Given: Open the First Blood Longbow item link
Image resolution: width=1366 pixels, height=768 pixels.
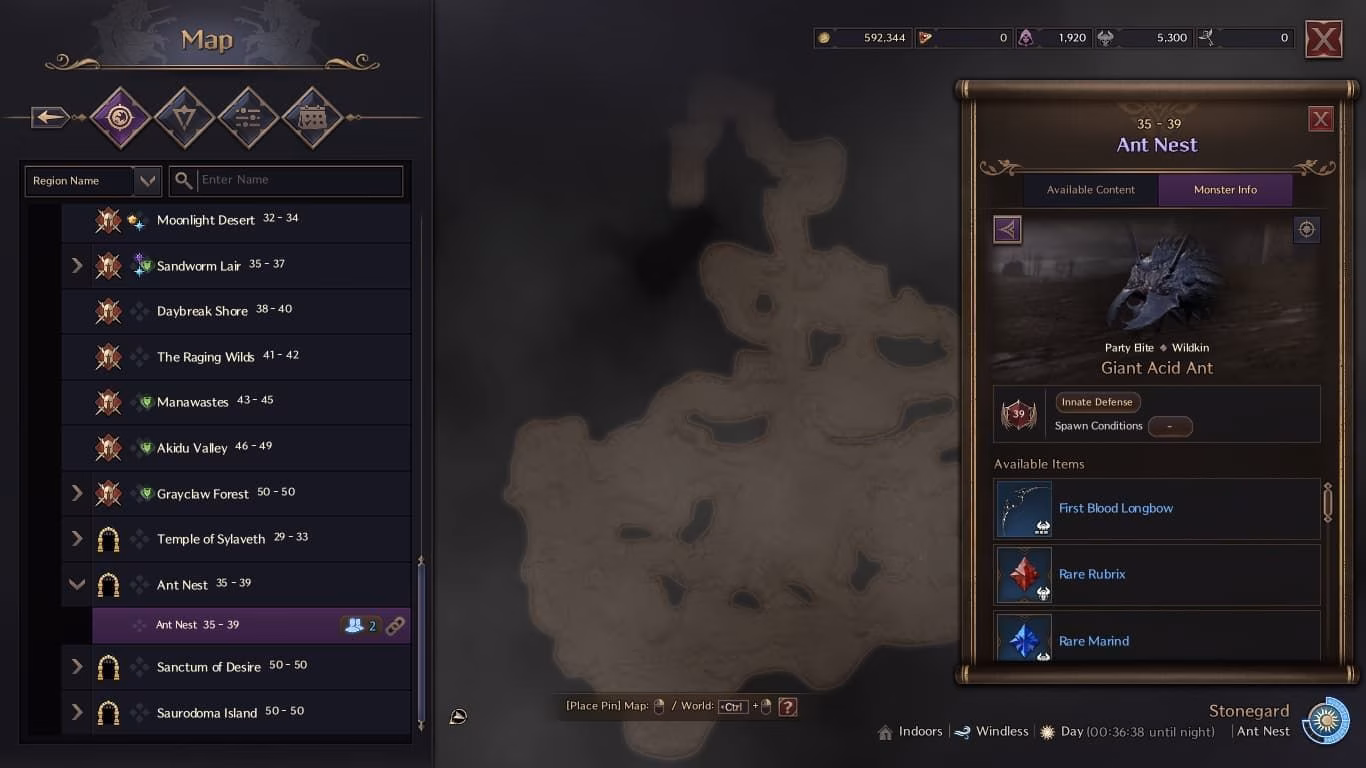Looking at the screenshot, I should tap(1116, 508).
